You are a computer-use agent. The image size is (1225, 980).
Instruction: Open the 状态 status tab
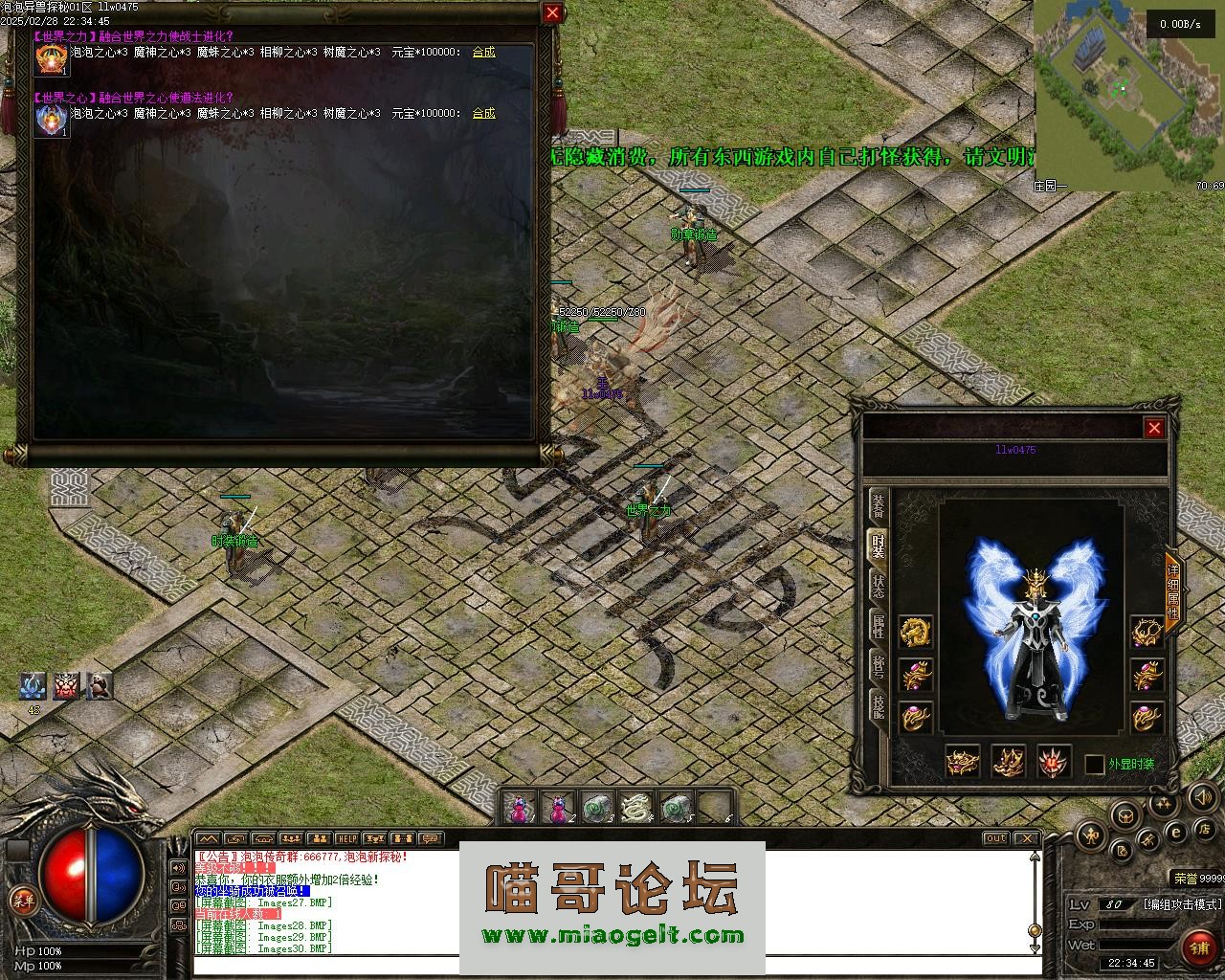tap(878, 586)
